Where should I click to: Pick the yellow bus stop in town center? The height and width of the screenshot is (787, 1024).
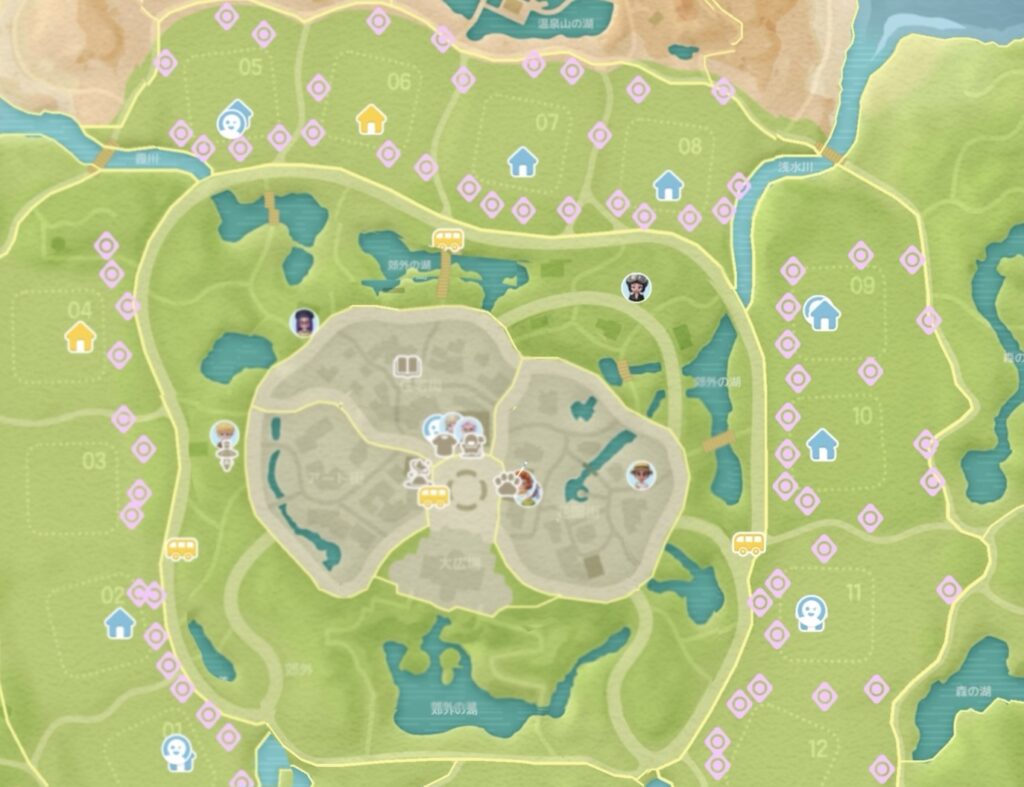(x=433, y=496)
